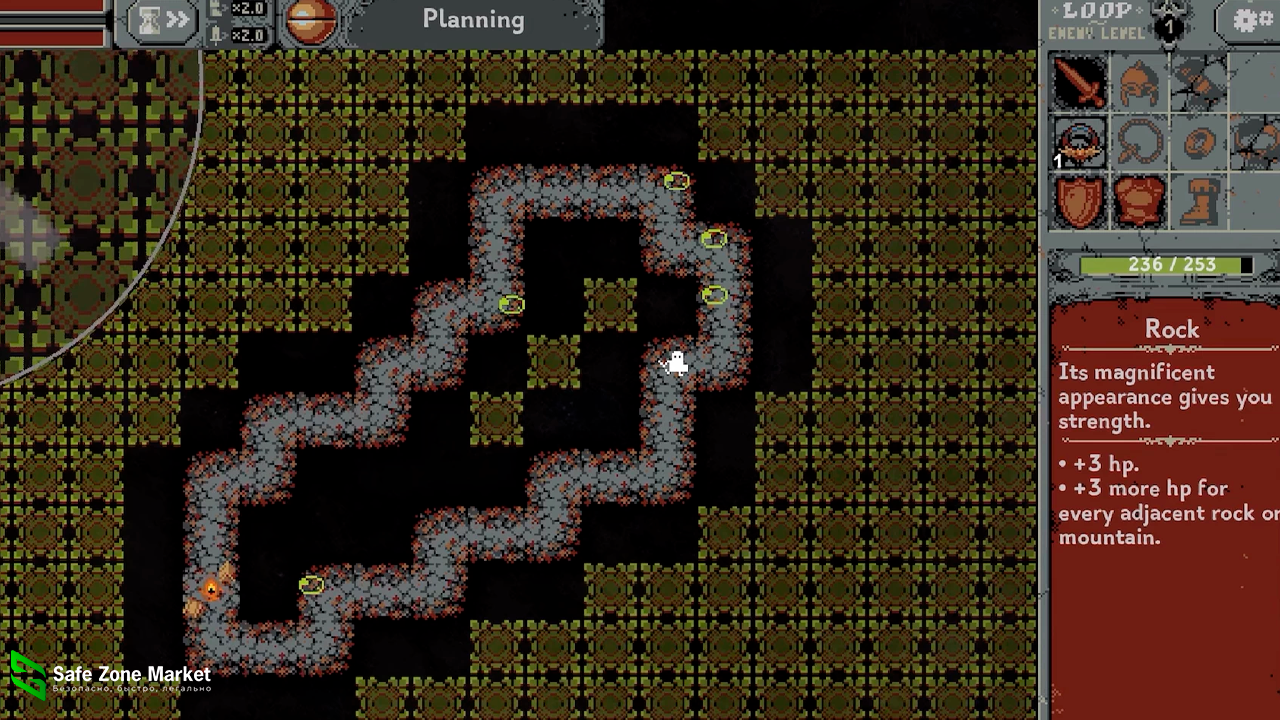1280x720 pixels.
Task: Select the chest armor equipment slot
Action: point(1139,201)
